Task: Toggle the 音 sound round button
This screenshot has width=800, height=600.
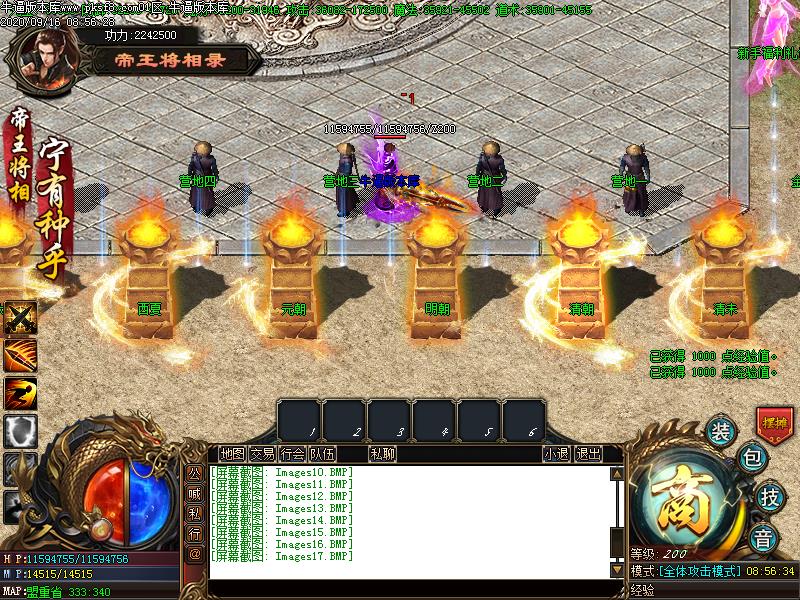Action: click(765, 538)
